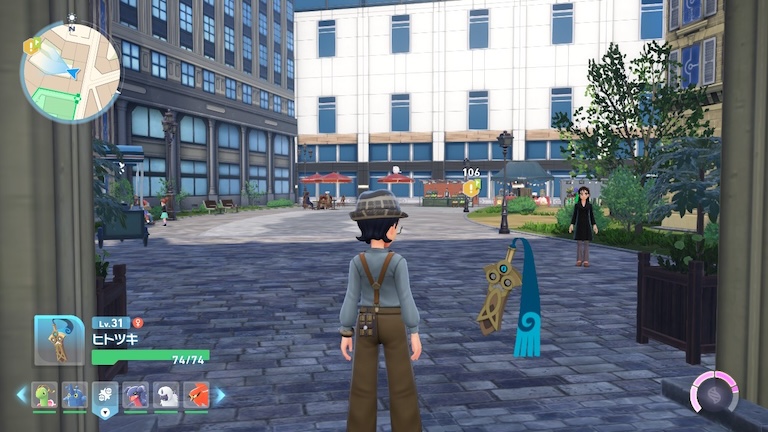Select the active Honedge portrait
Image resolution: width=768 pixels, height=432 pixels.
pyautogui.click(x=59, y=341)
